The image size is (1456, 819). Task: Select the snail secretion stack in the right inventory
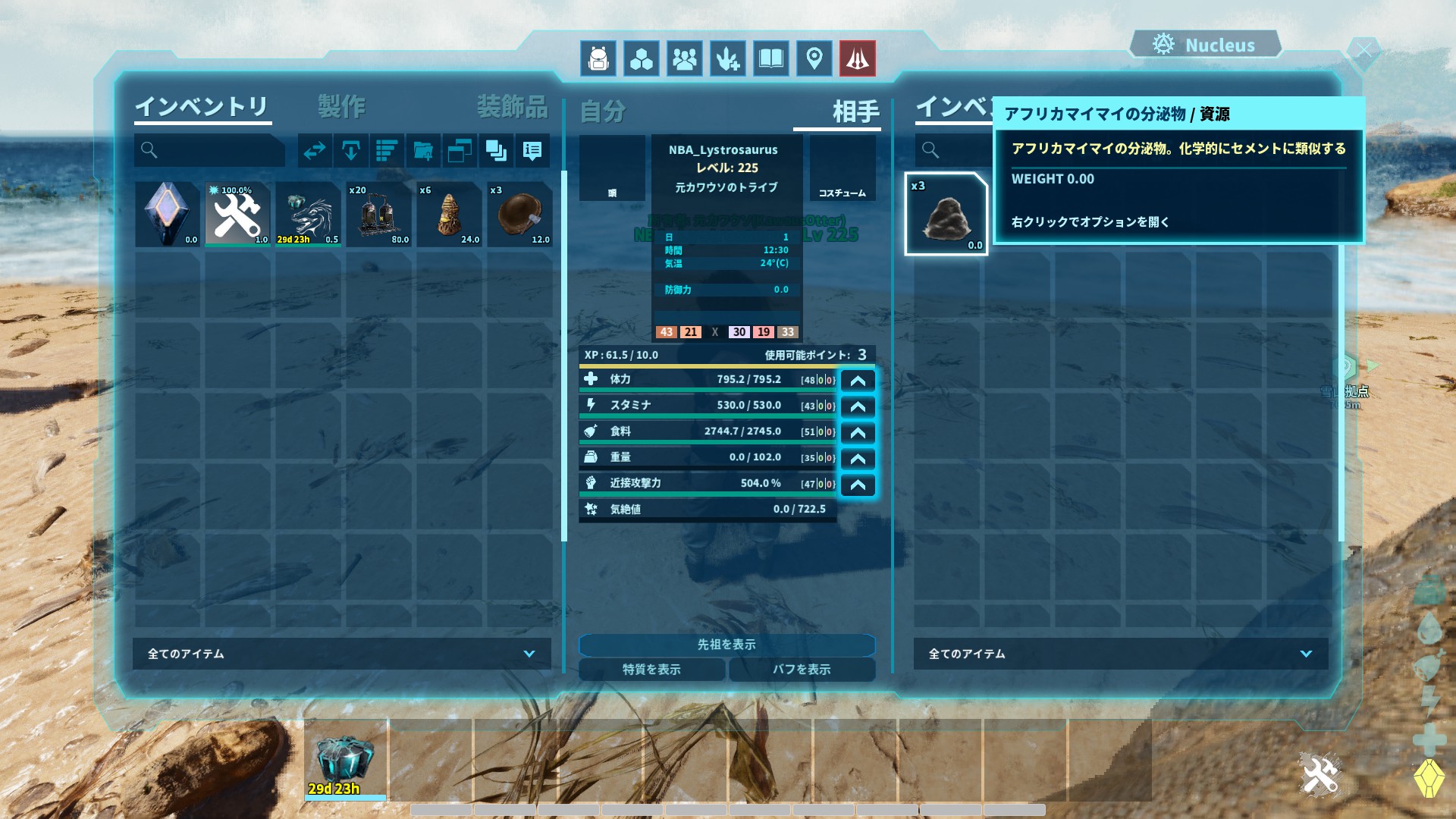click(946, 215)
